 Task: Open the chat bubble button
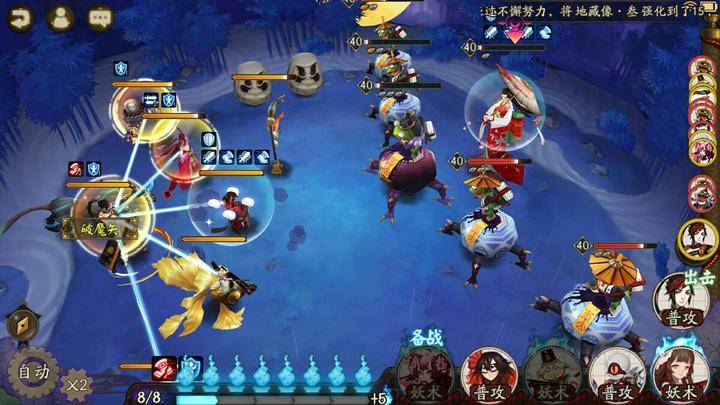tap(100, 17)
